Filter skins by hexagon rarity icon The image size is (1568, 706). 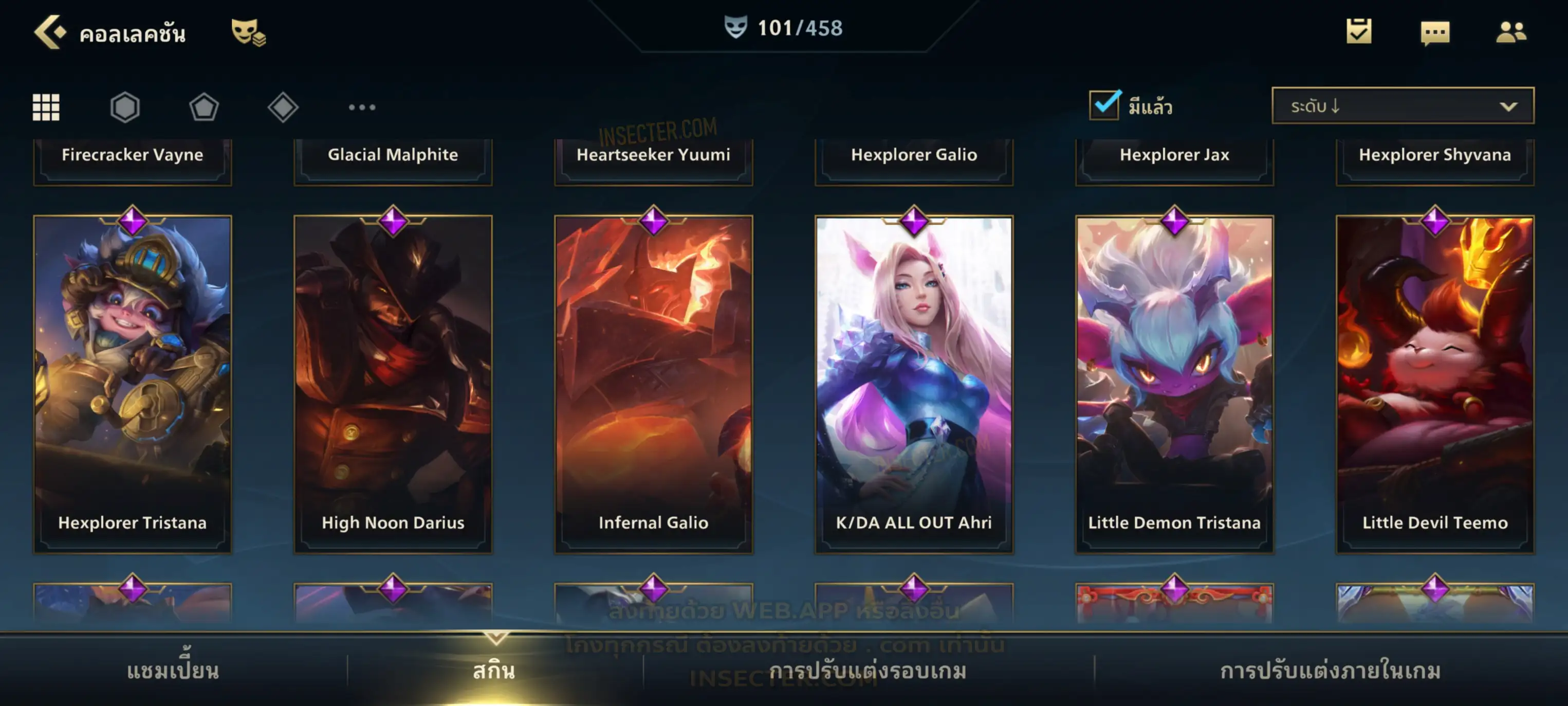point(125,107)
